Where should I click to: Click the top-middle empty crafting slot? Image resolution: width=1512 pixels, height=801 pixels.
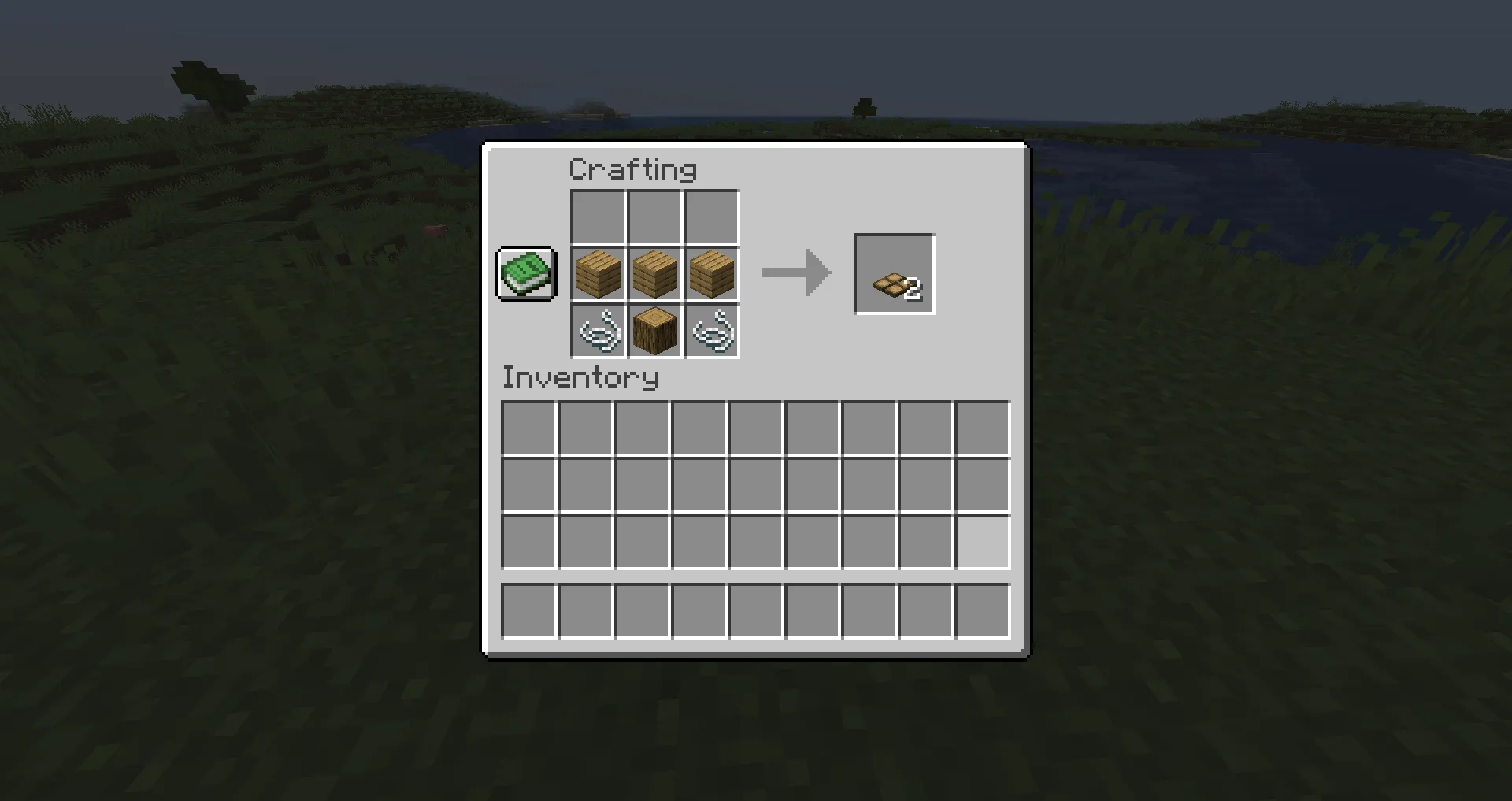point(654,216)
